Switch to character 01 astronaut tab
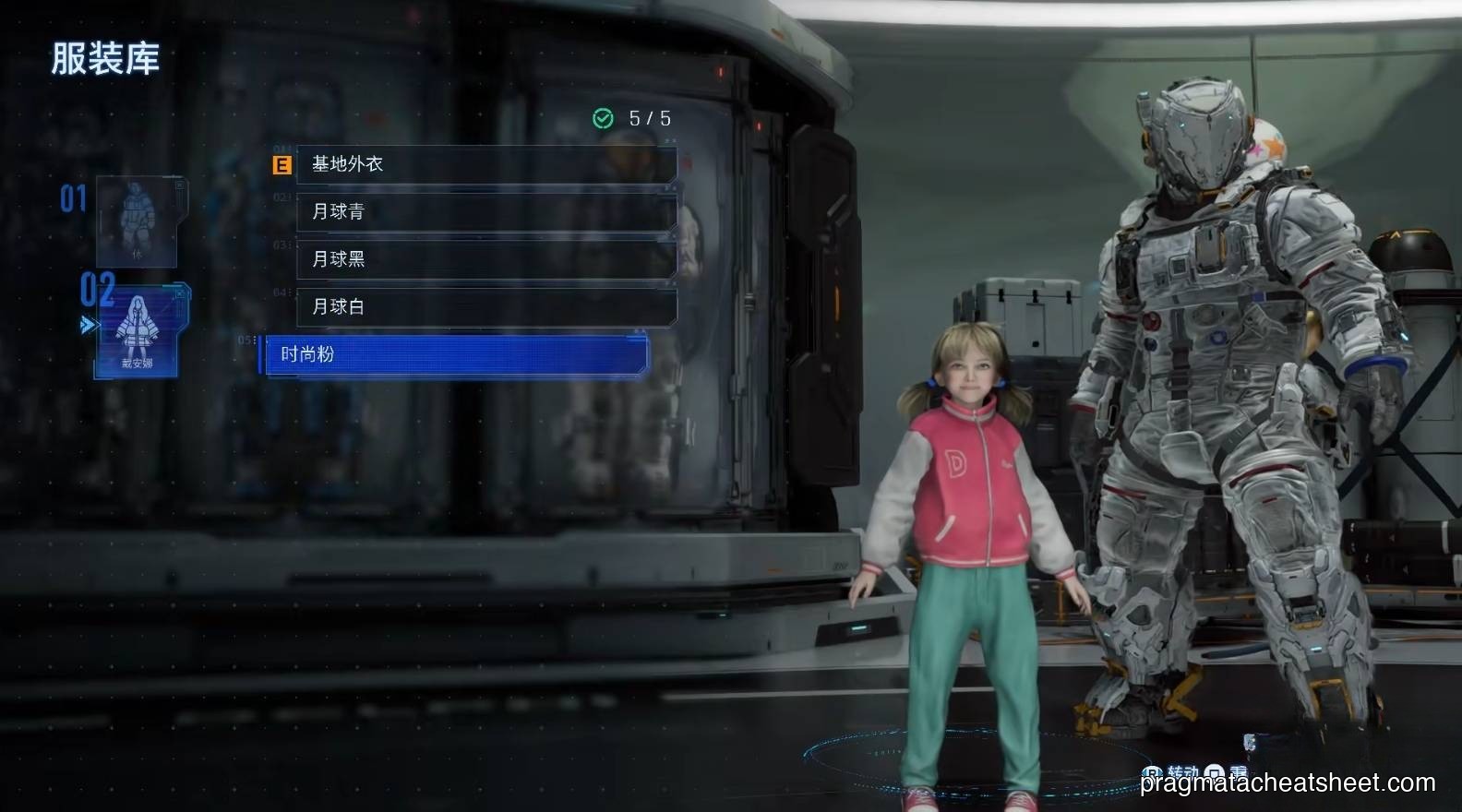 pyautogui.click(x=137, y=221)
